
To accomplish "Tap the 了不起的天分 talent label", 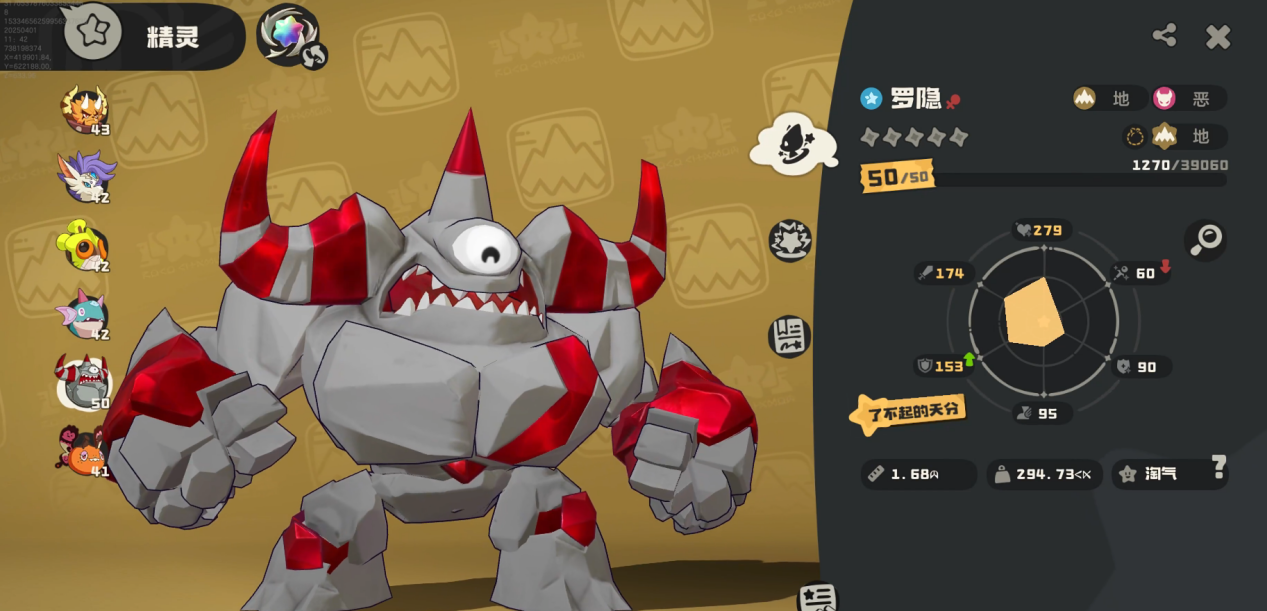I will point(908,411).
